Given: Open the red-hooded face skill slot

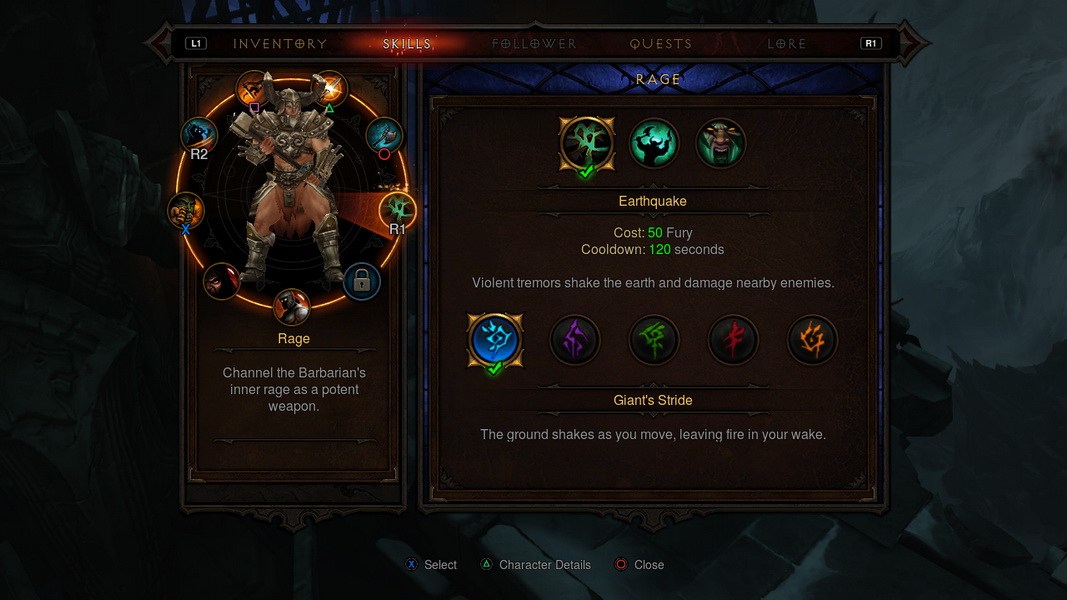Looking at the screenshot, I should (x=222, y=282).
